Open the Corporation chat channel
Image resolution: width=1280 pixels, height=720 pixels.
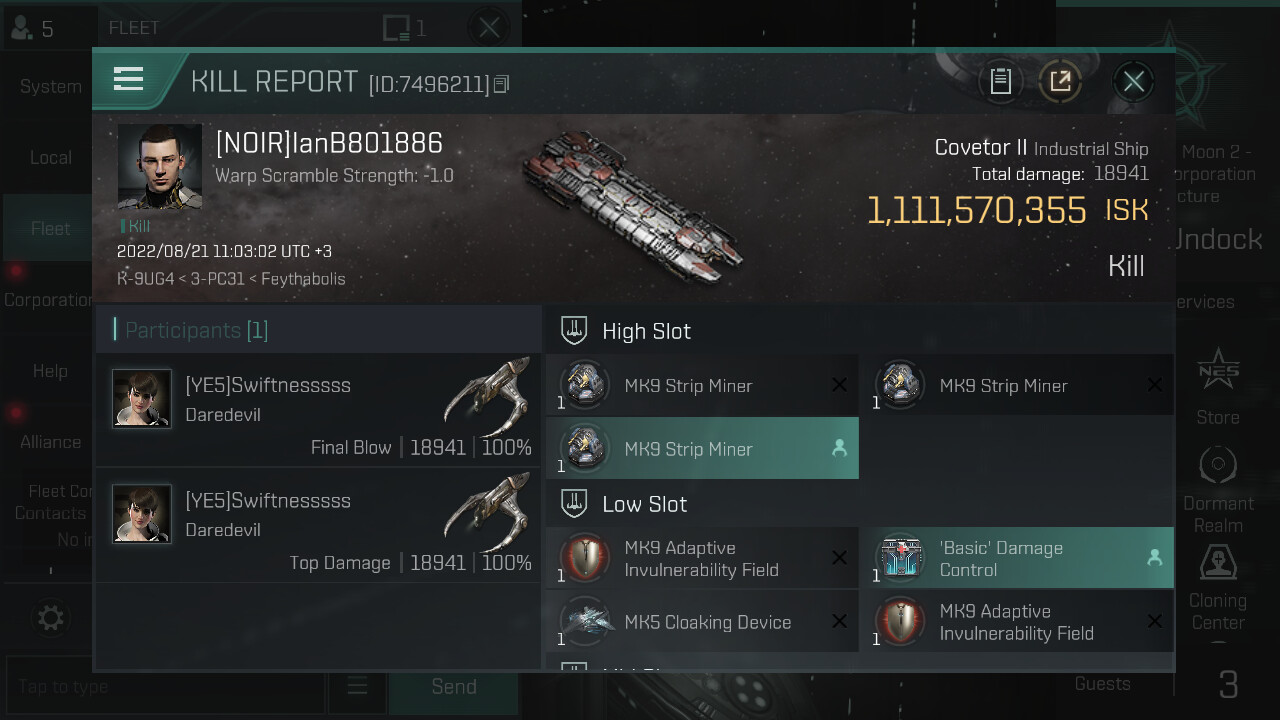pos(48,300)
